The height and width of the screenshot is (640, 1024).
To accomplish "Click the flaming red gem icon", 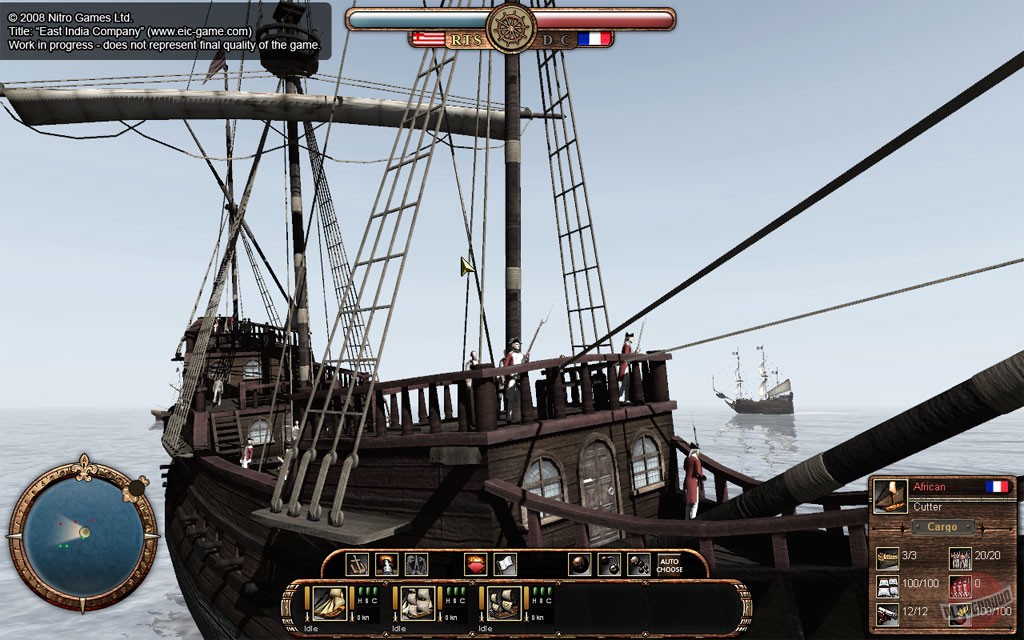I will pyautogui.click(x=475, y=564).
